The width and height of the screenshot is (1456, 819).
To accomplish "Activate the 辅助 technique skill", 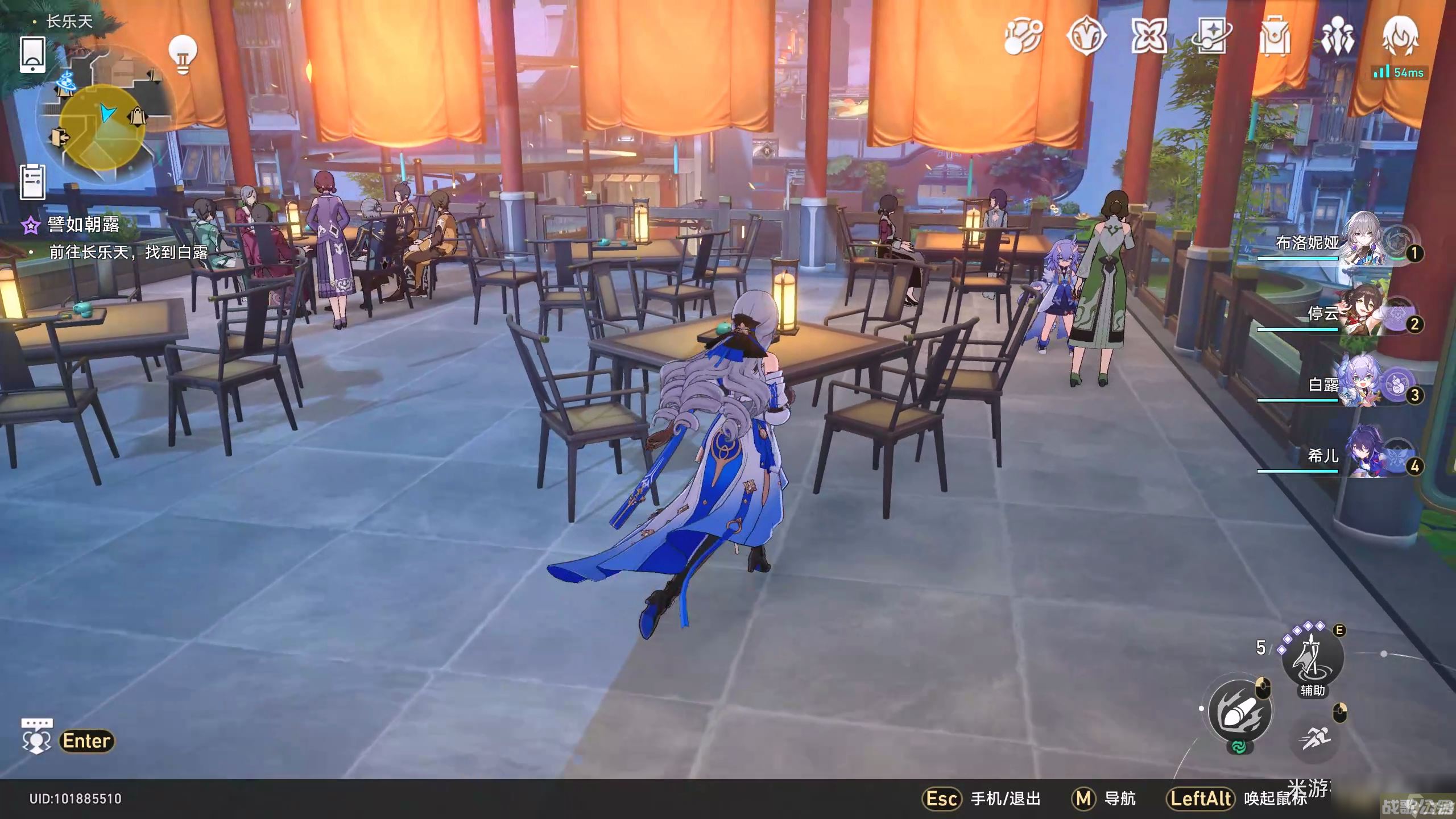I will [x=1312, y=658].
